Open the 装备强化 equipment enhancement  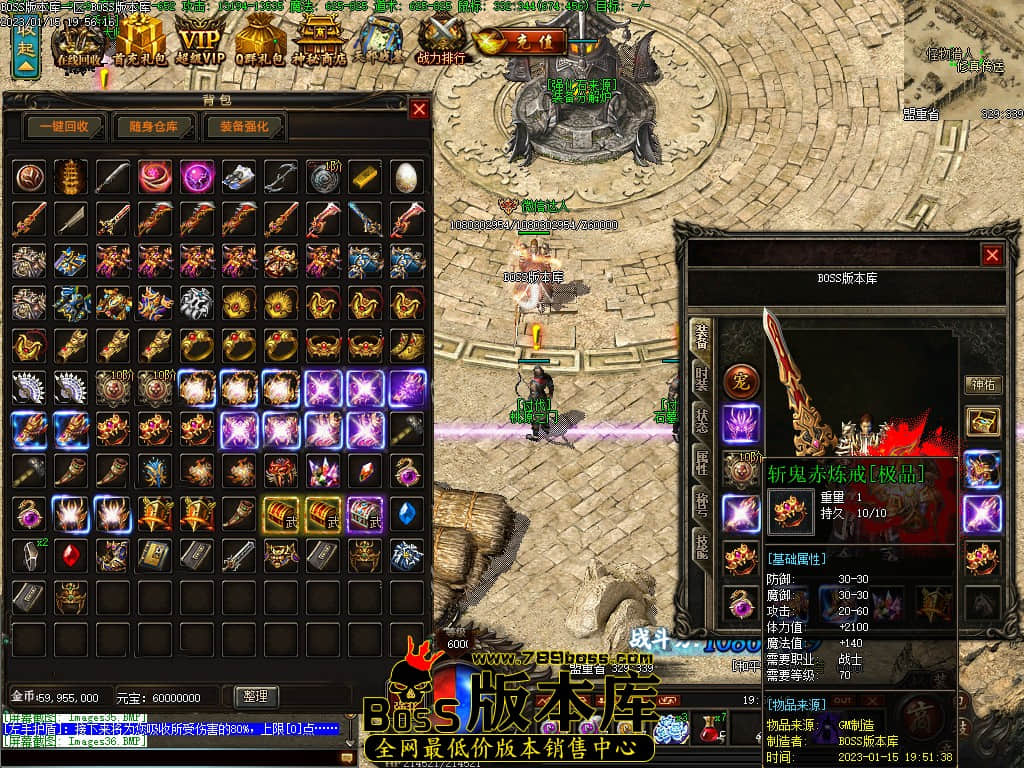(244, 127)
